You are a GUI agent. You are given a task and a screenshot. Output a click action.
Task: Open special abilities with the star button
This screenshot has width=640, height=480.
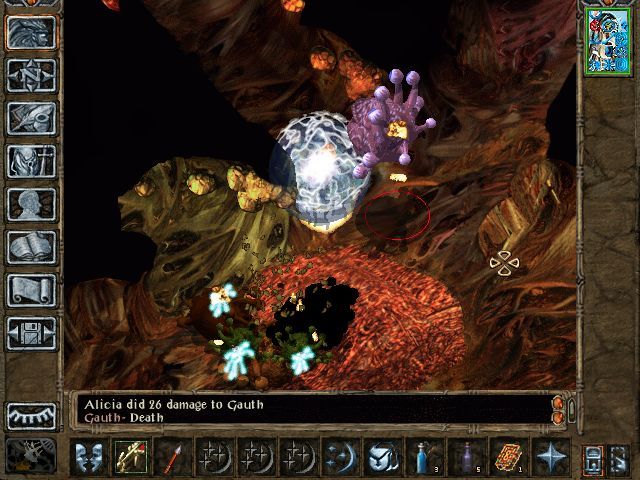point(550,457)
